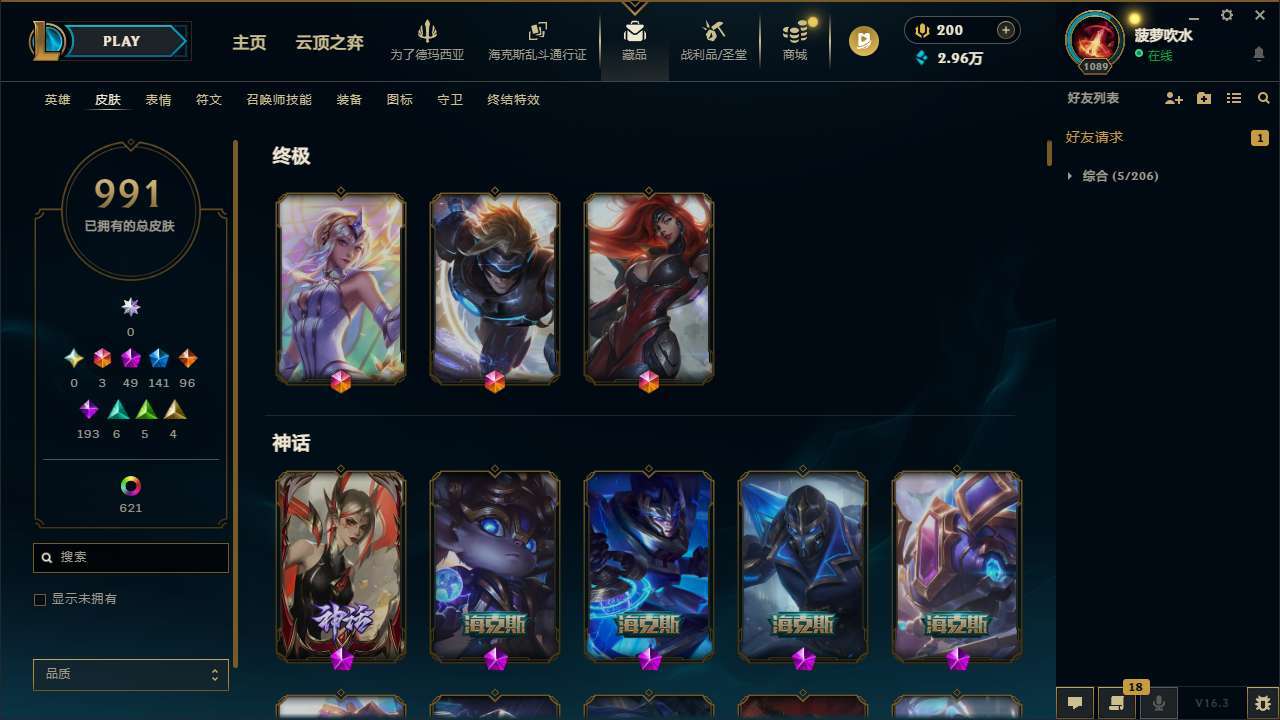Click the chroma color wheel showing 621

[x=130, y=488]
